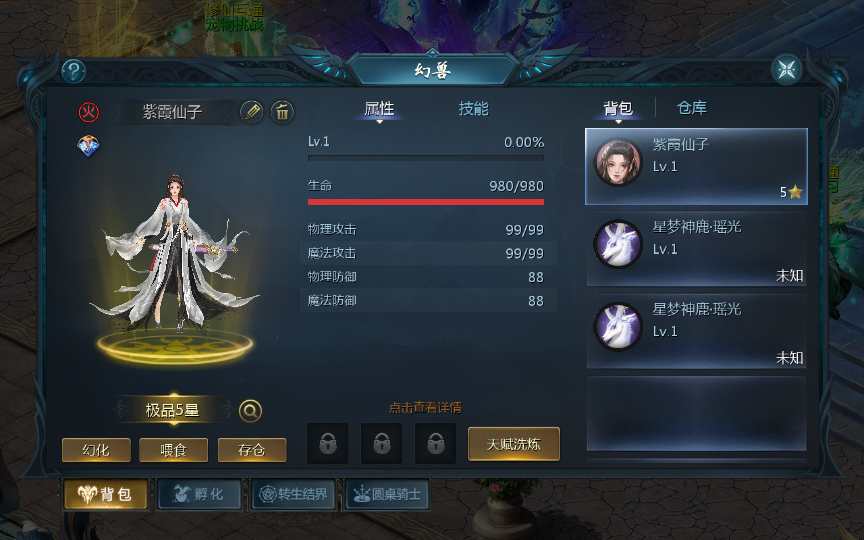Select the bottom 背包 bag tab
The height and width of the screenshot is (540, 864).
click(106, 494)
